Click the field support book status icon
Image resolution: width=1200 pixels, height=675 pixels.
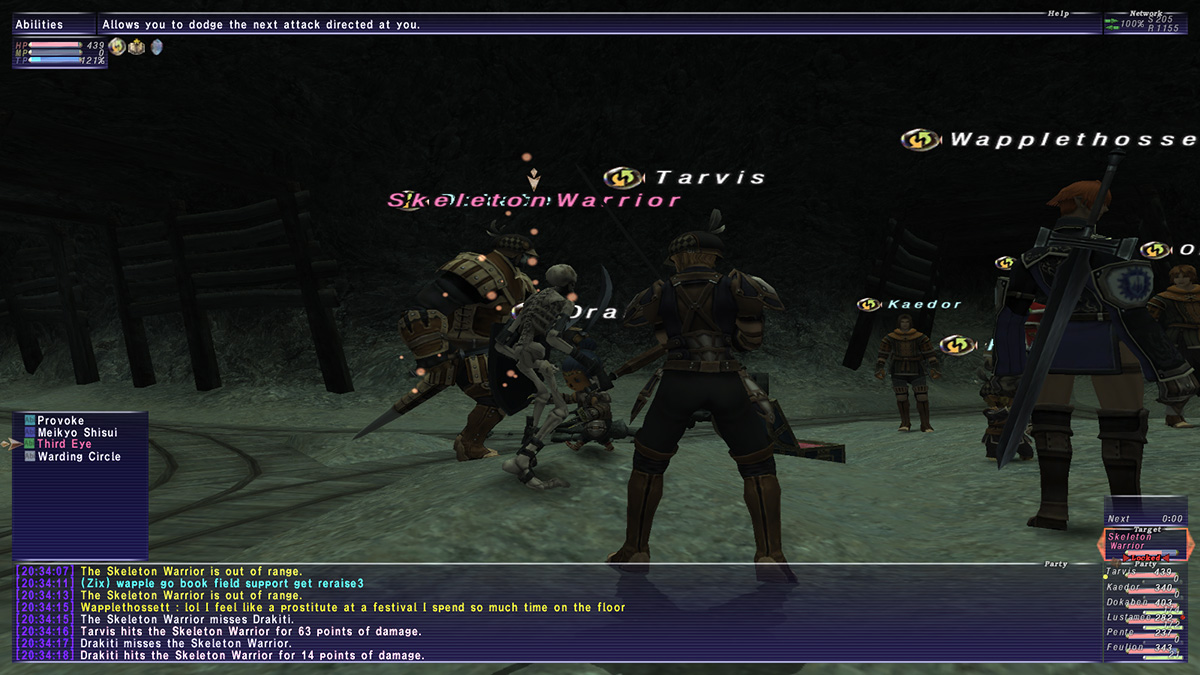(136, 46)
